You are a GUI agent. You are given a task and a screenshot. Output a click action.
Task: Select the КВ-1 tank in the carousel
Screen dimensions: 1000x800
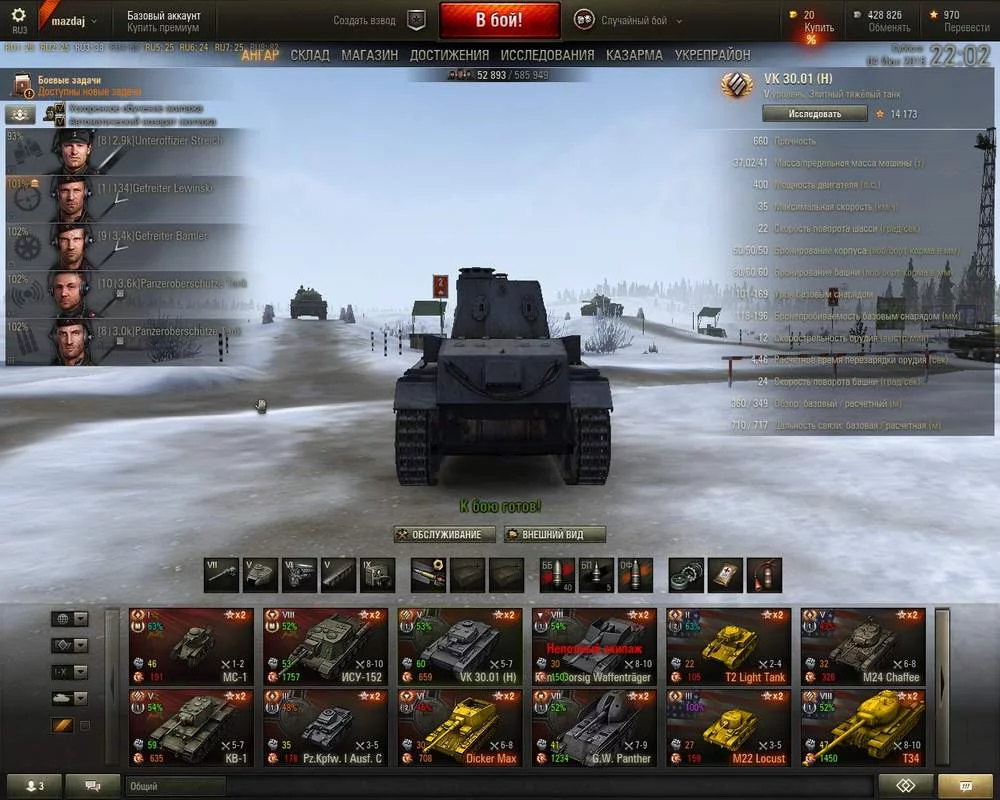pos(191,728)
